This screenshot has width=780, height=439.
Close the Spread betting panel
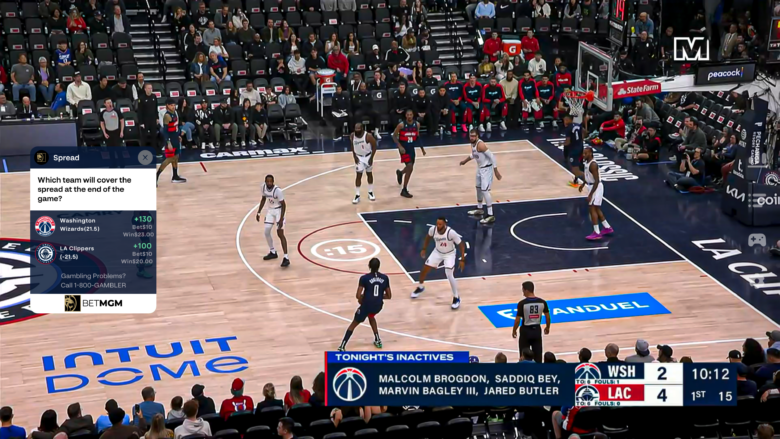click(145, 157)
